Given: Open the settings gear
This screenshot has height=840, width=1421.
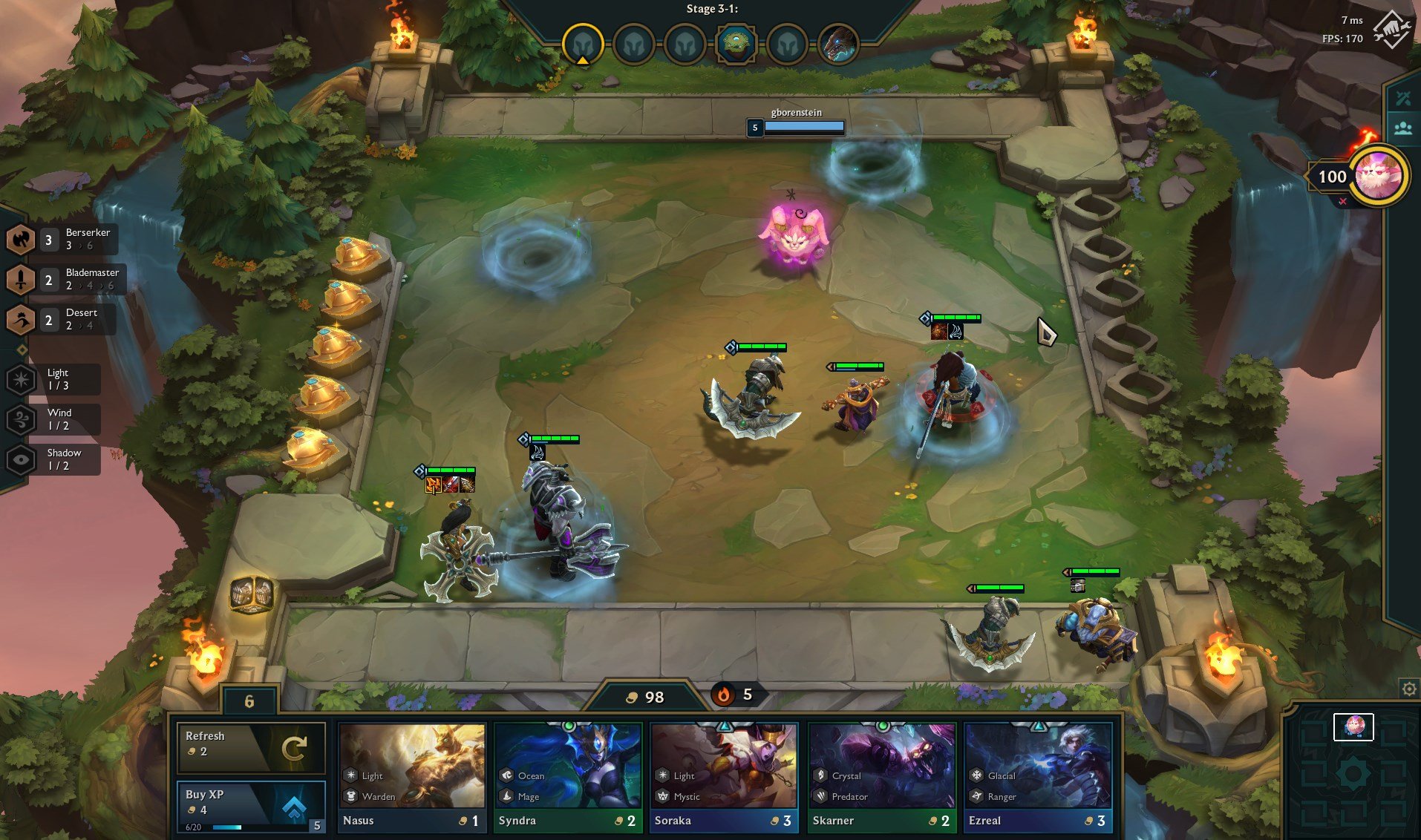Looking at the screenshot, I should pyautogui.click(x=1408, y=689).
